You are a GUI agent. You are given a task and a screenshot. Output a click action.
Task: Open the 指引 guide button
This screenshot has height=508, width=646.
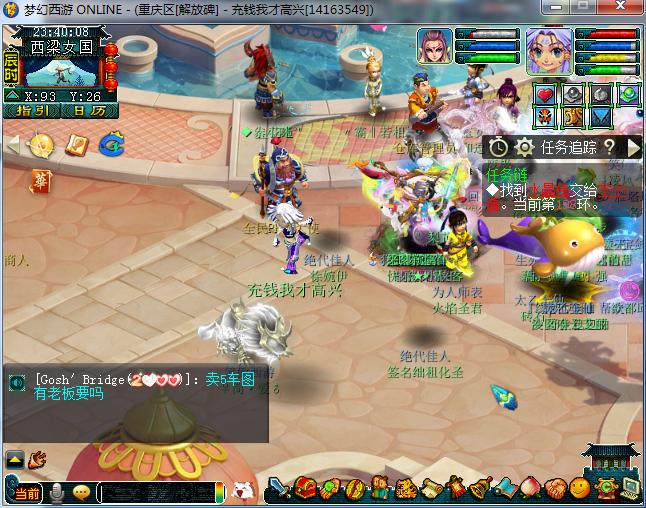pos(31,111)
